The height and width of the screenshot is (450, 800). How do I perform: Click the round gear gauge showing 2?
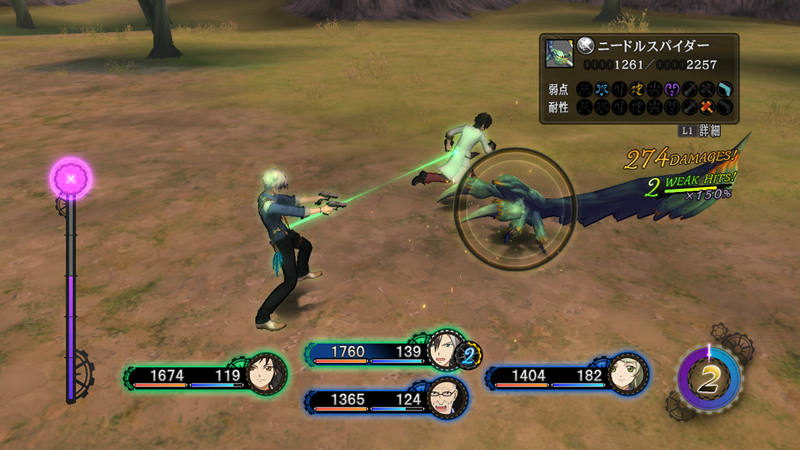pos(708,379)
